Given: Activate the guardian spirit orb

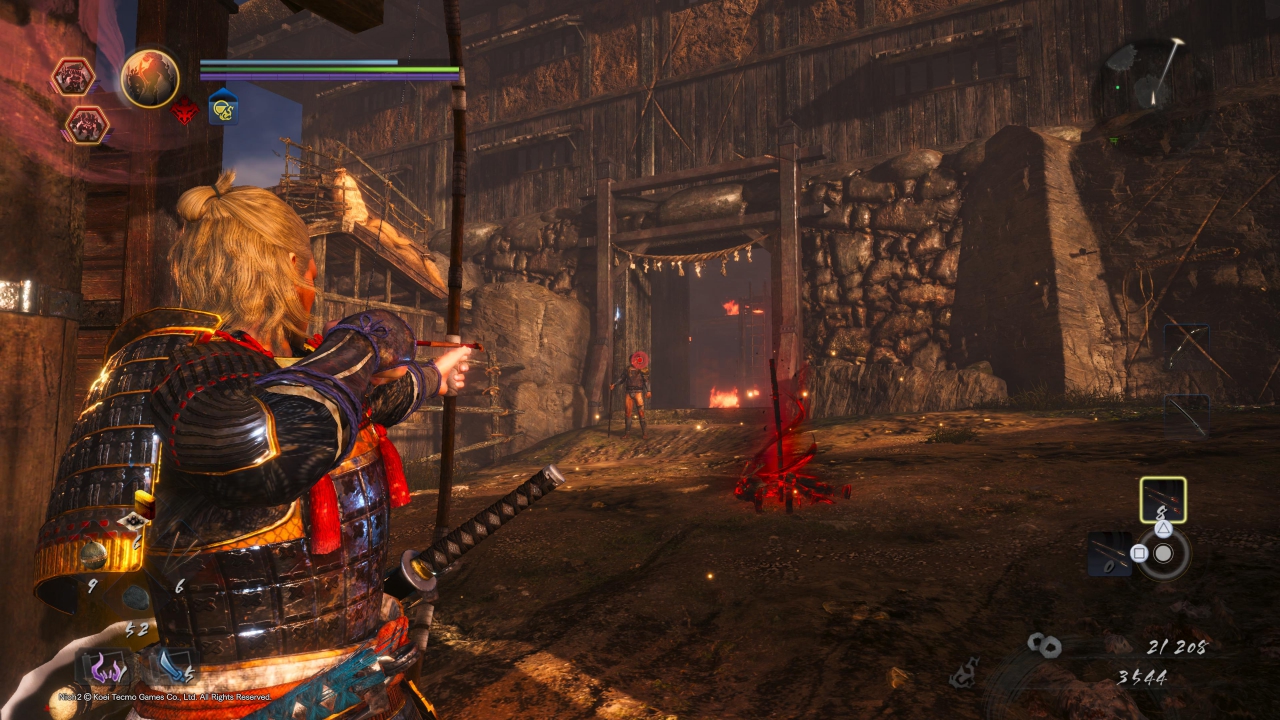Looking at the screenshot, I should [150, 79].
